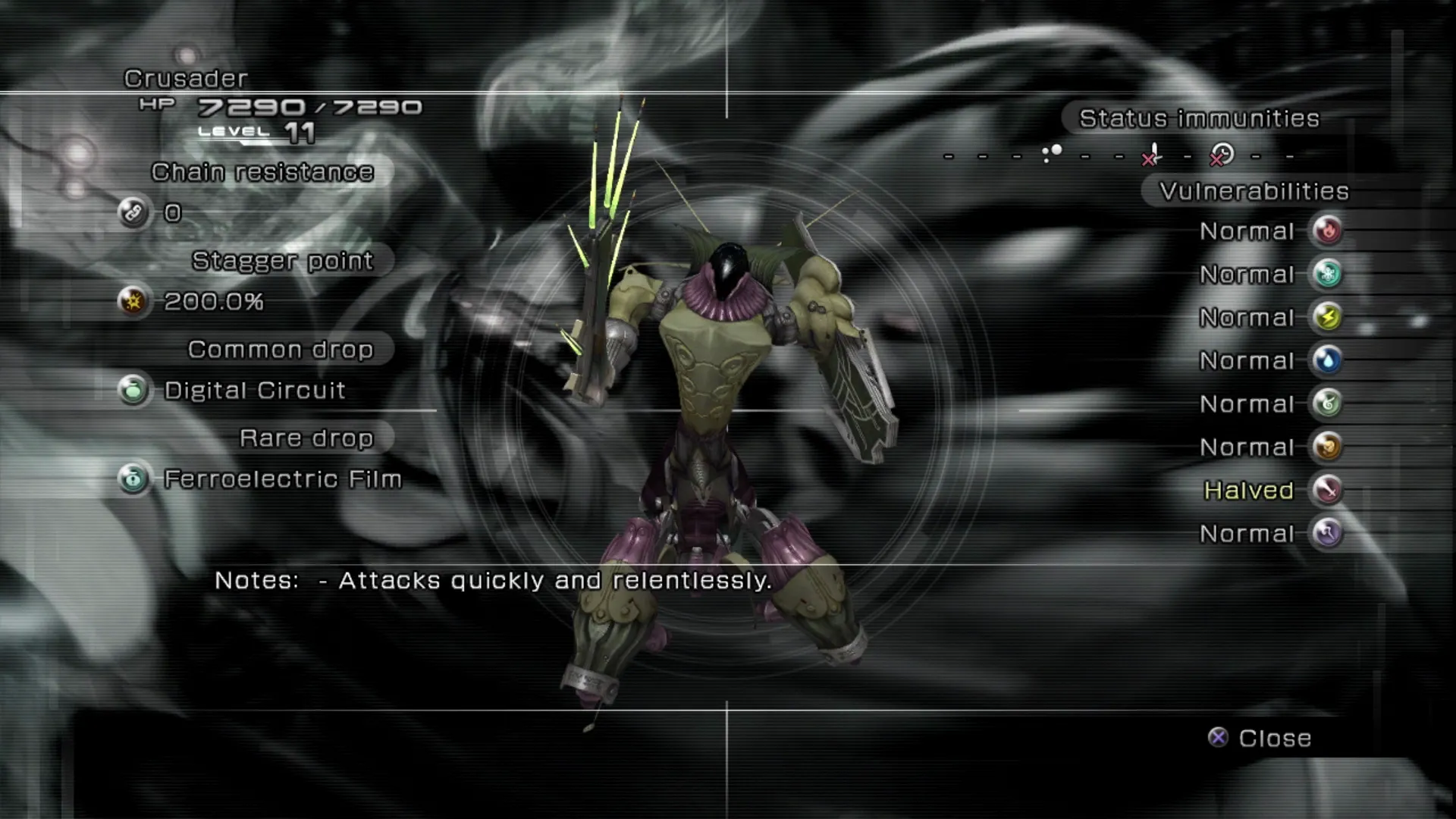Select the earth vulnerability icon

1327,447
